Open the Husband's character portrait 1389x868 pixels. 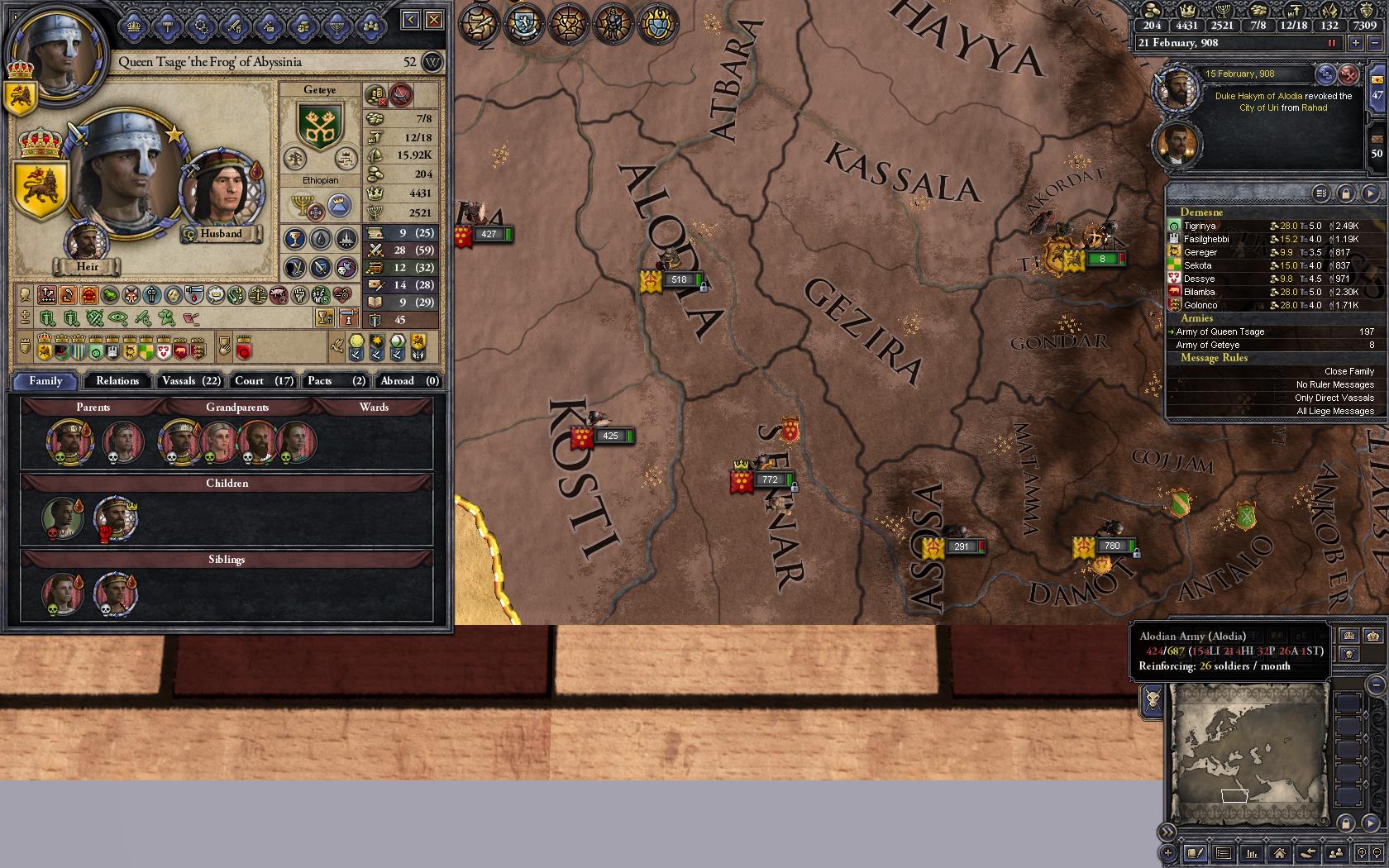coord(220,192)
